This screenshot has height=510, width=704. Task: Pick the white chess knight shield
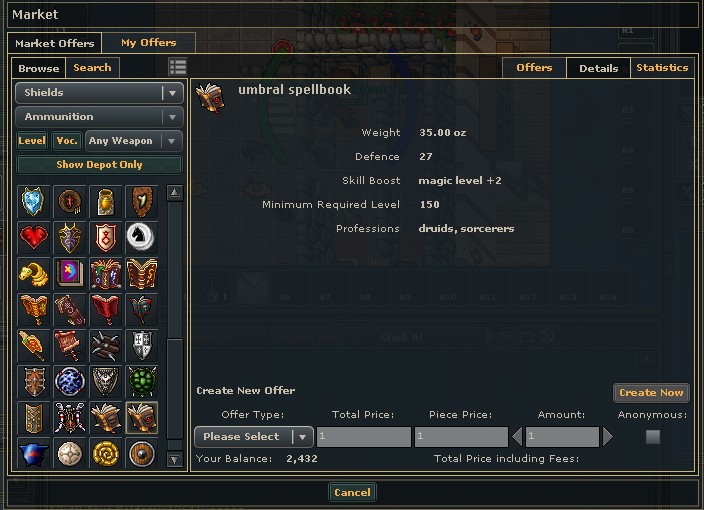tap(142, 237)
